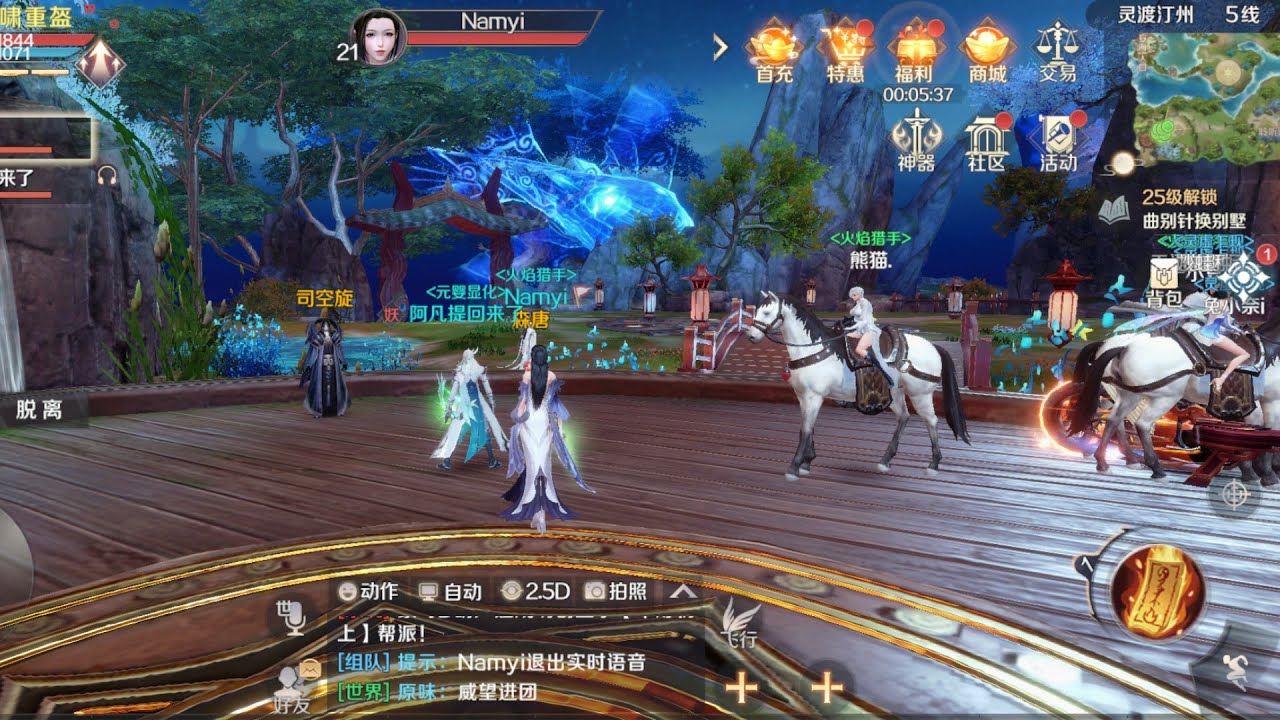Open the 背包 backpack

point(1164,282)
